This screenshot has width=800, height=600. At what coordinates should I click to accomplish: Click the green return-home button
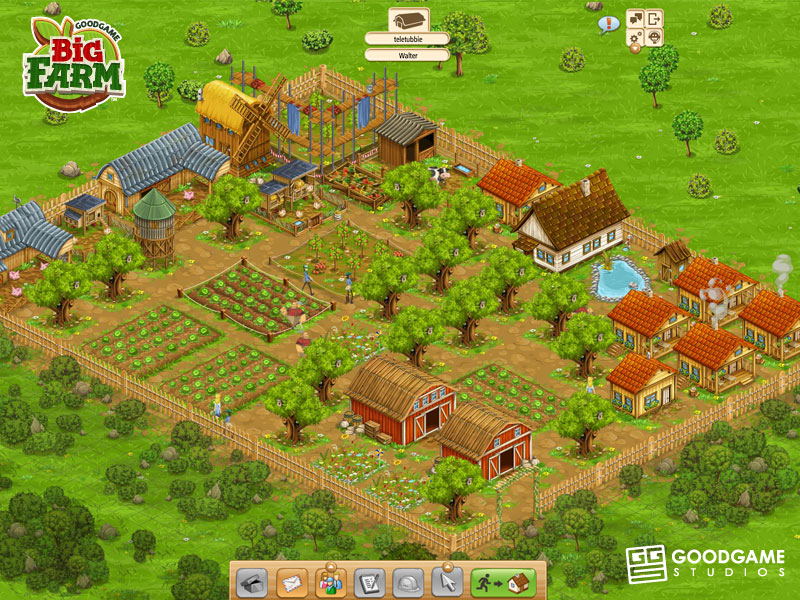click(x=505, y=580)
